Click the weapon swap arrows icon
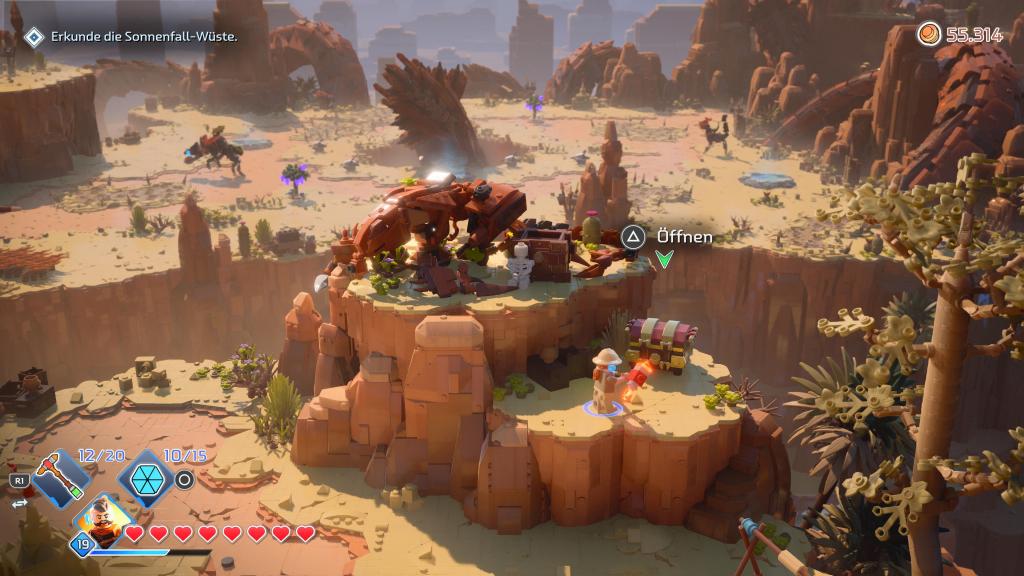Viewport: 1024px width, 576px height. pos(17,505)
